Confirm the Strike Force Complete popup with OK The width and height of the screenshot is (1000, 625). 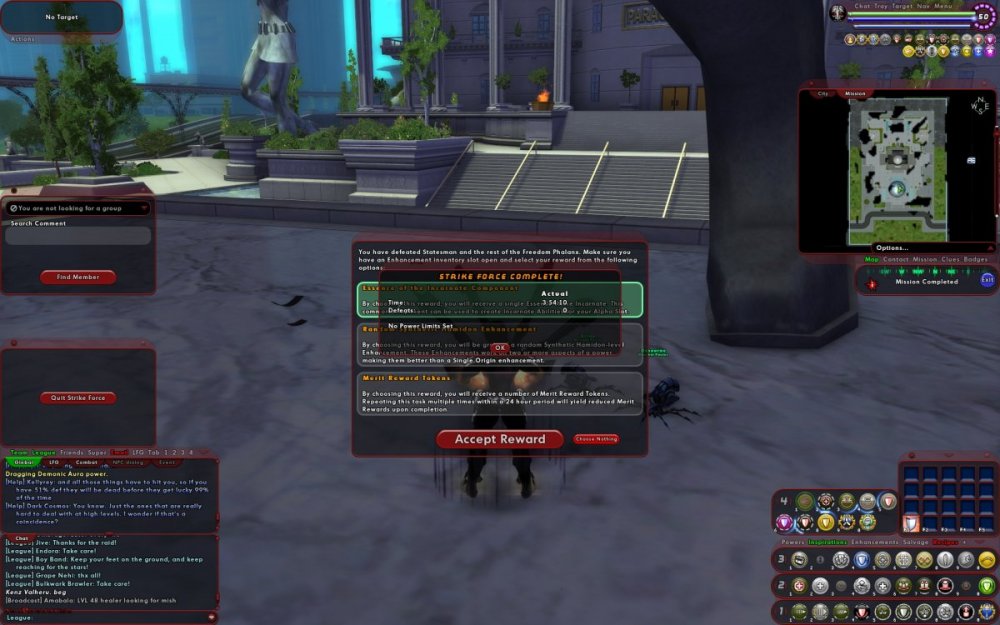tap(500, 347)
